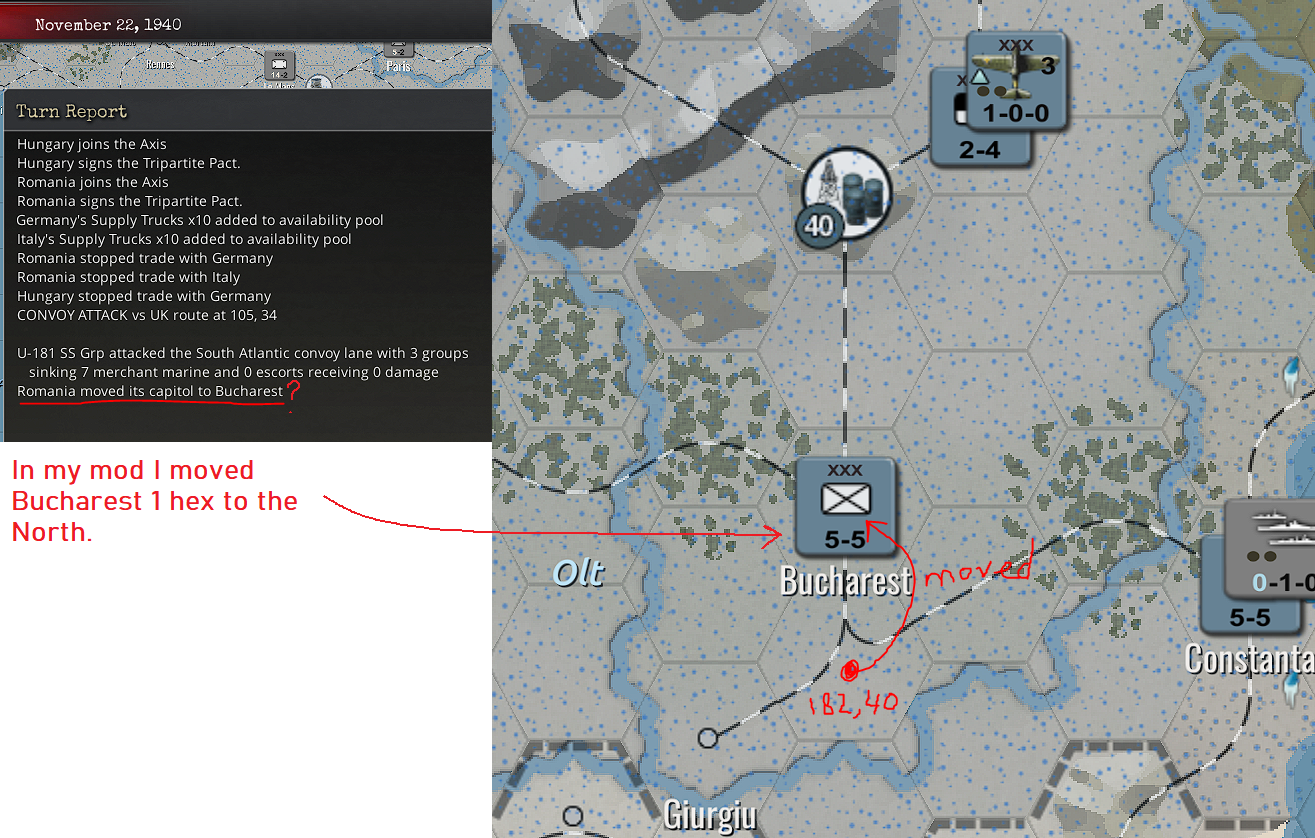Click the Giurgiu city name label

point(710,815)
